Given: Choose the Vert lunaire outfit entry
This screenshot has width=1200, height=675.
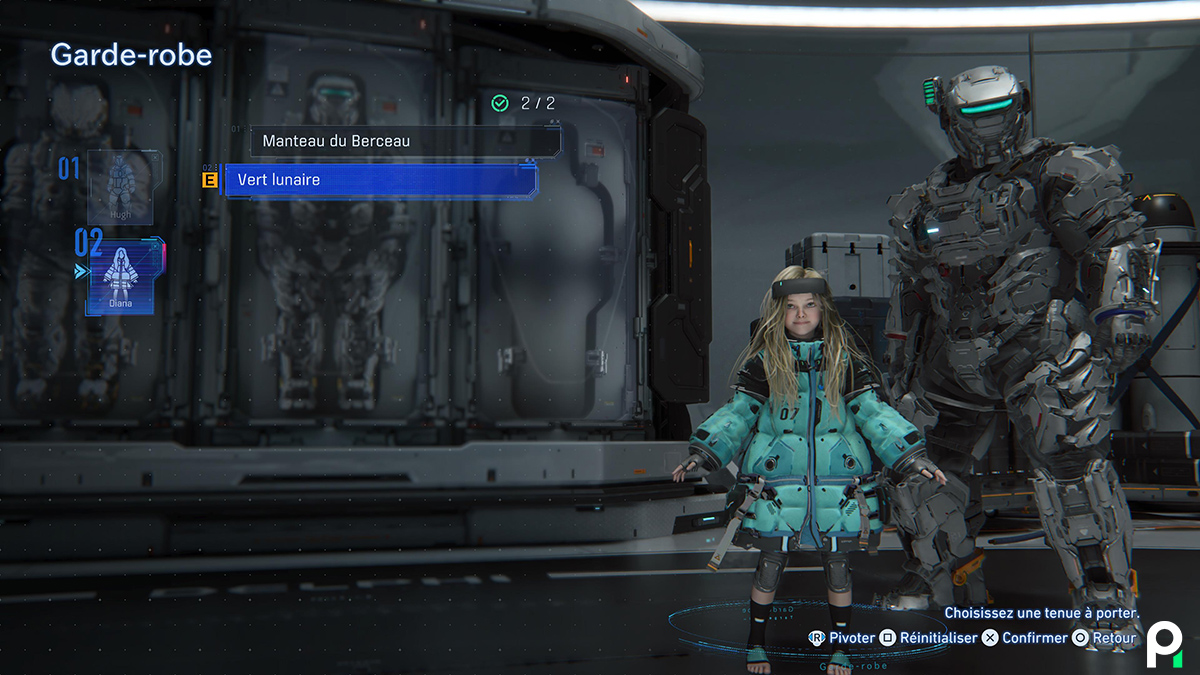Looking at the screenshot, I should coord(380,180).
